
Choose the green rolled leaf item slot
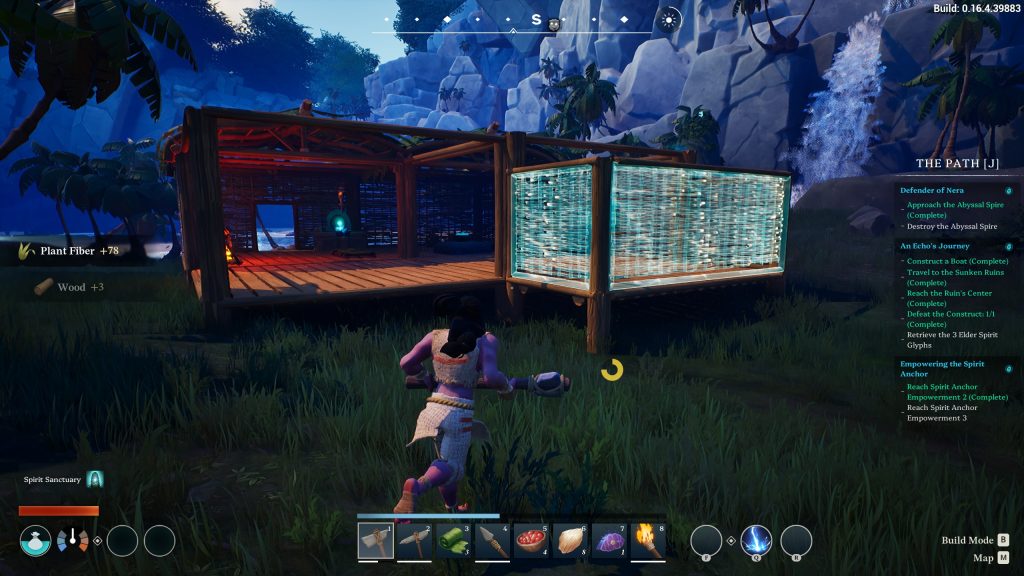click(x=455, y=541)
